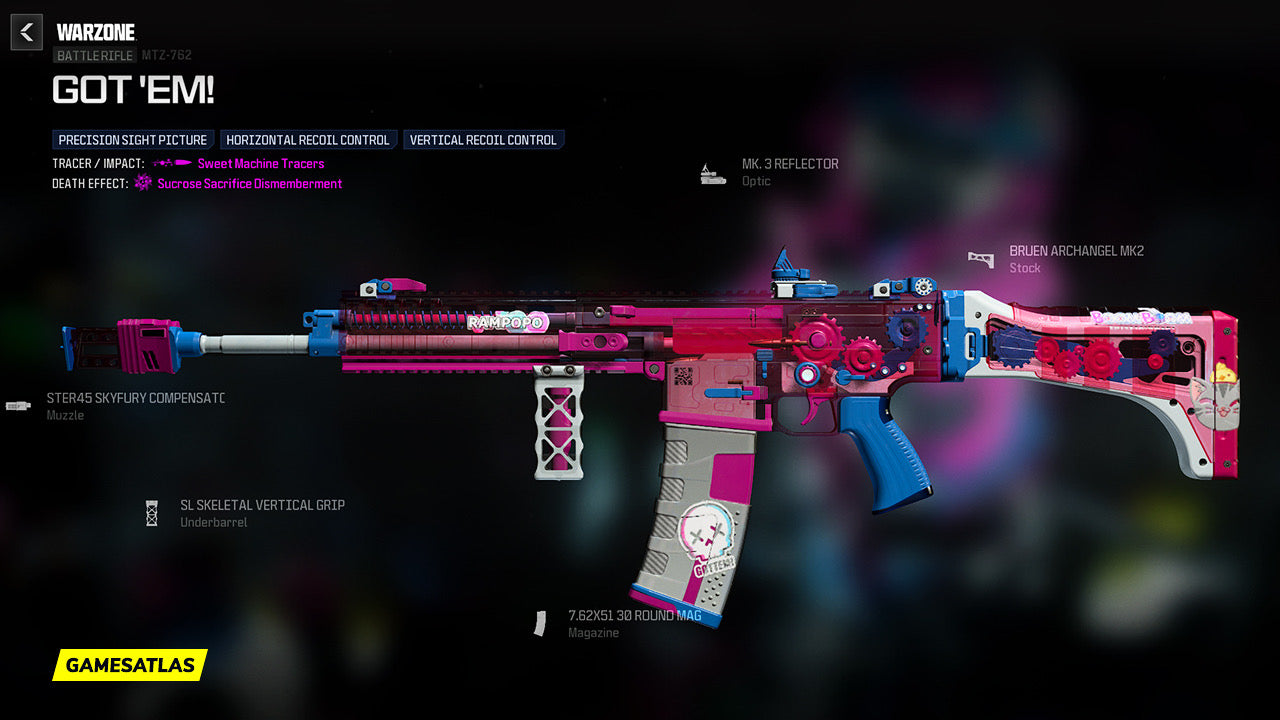The width and height of the screenshot is (1280, 720).
Task: Choose the Vertical Recoil Control tag
Action: coord(483,140)
